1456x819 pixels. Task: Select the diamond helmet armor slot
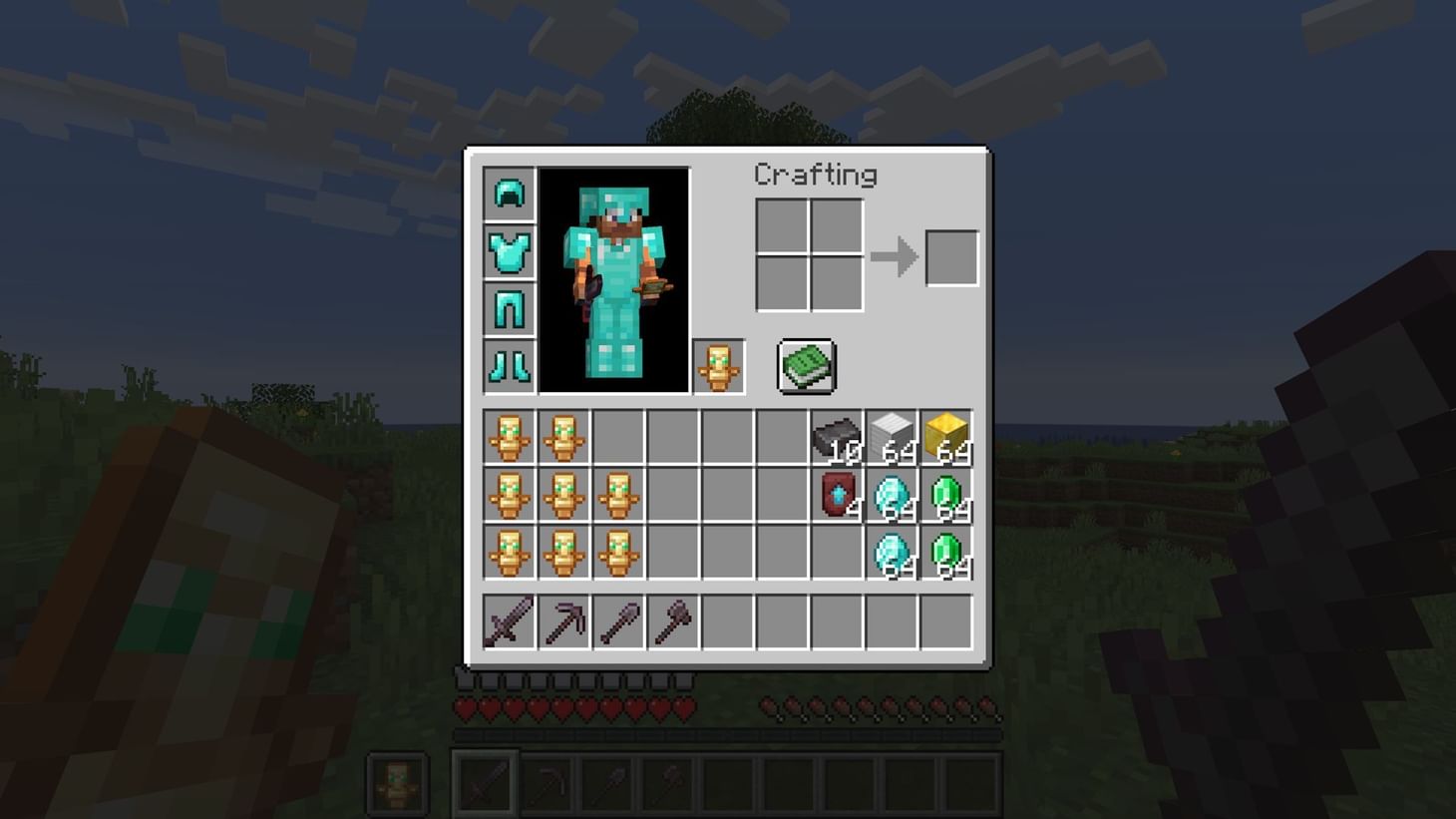point(510,195)
